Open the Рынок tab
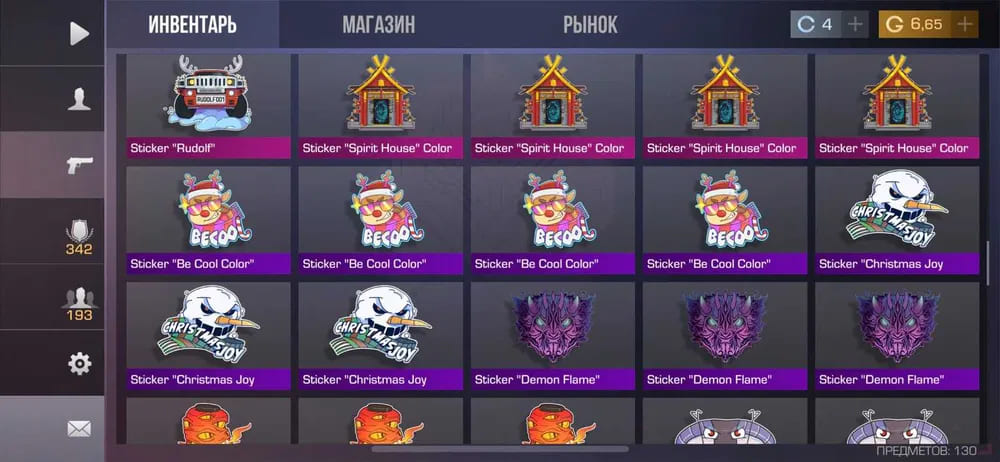This screenshot has width=1000, height=462. click(590, 24)
